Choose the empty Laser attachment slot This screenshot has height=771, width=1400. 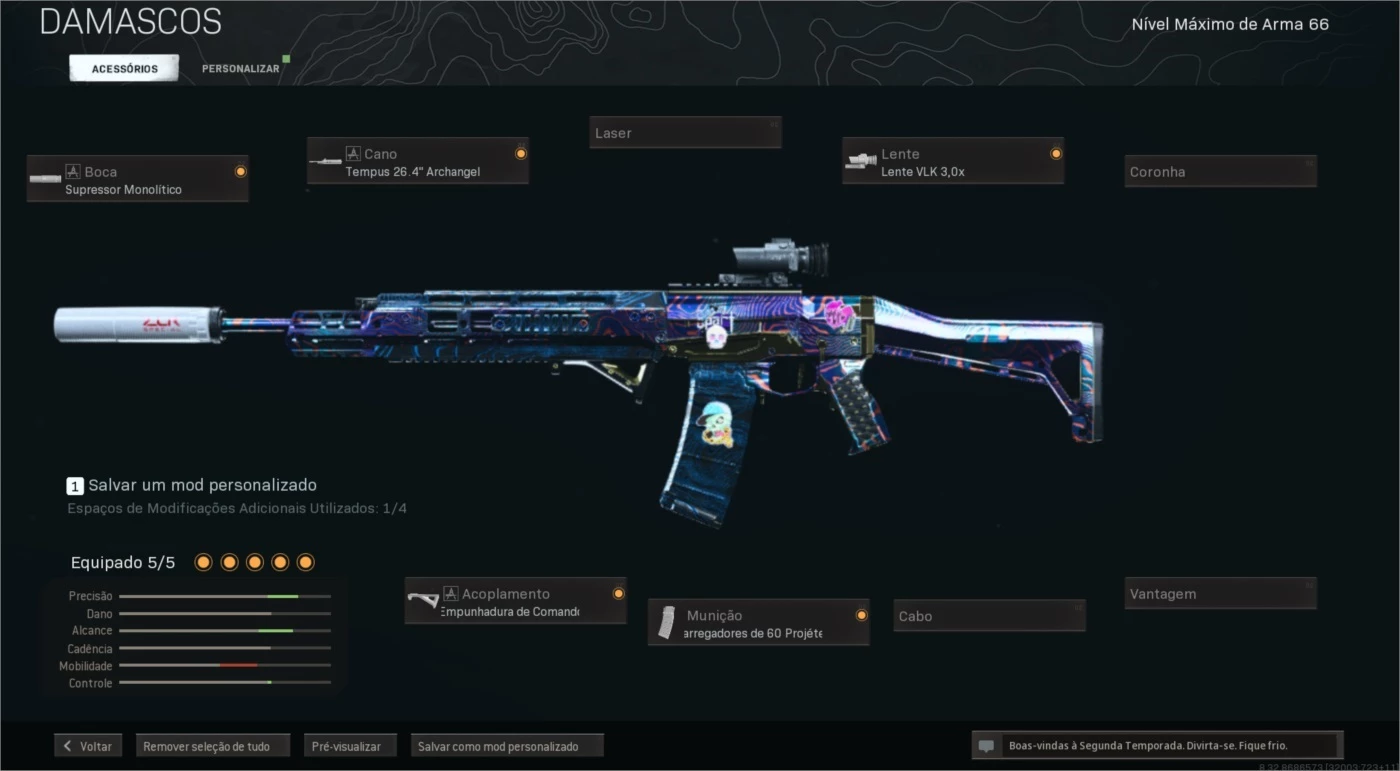click(x=685, y=132)
